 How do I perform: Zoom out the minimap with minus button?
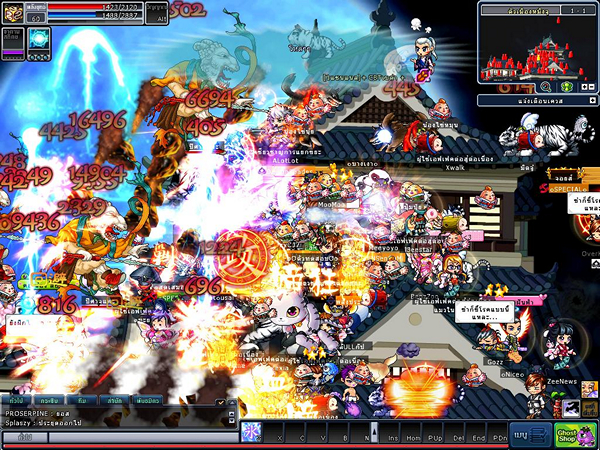590,87
